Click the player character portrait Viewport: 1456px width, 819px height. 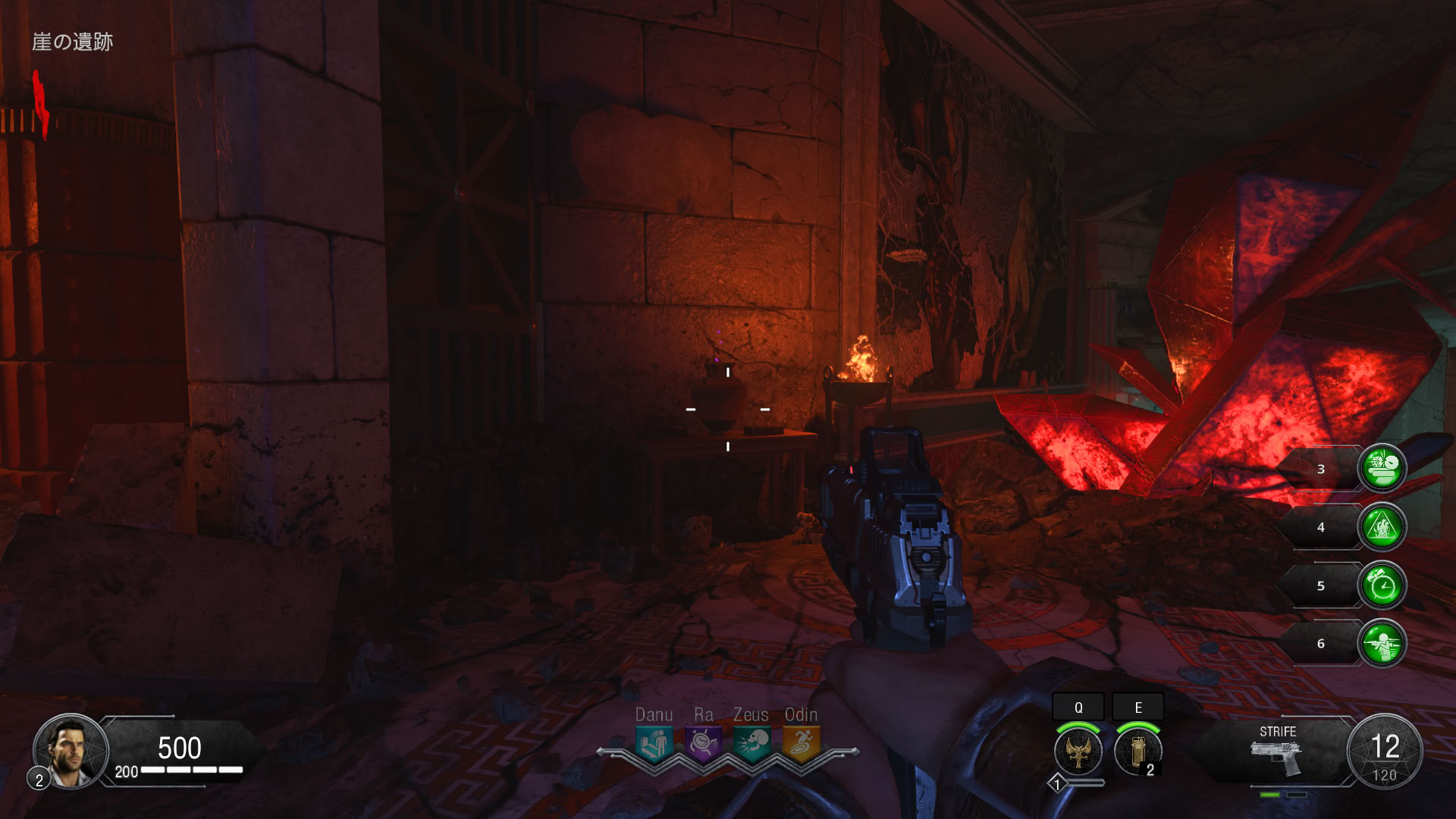click(70, 751)
